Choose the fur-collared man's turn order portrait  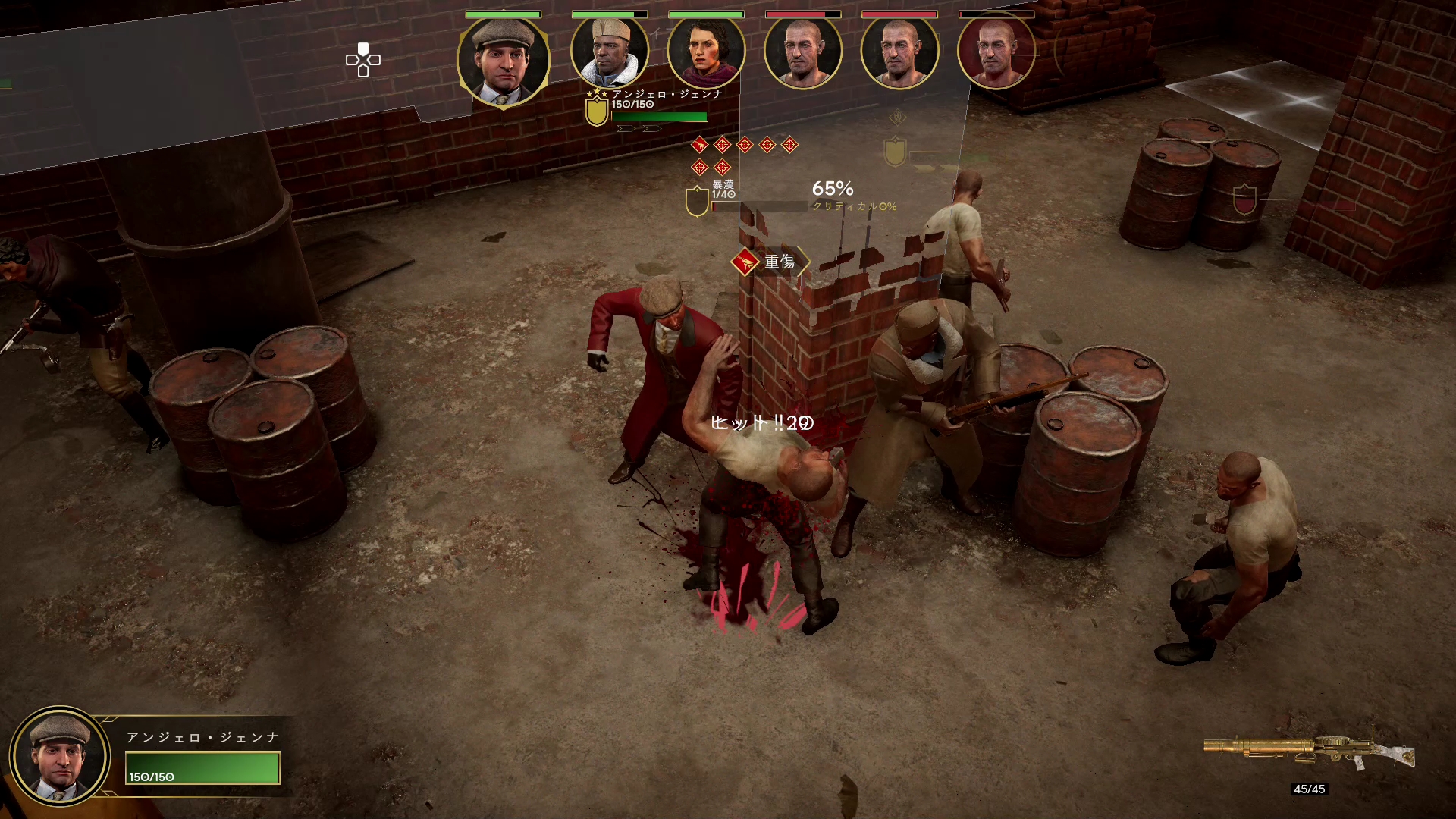[610, 52]
